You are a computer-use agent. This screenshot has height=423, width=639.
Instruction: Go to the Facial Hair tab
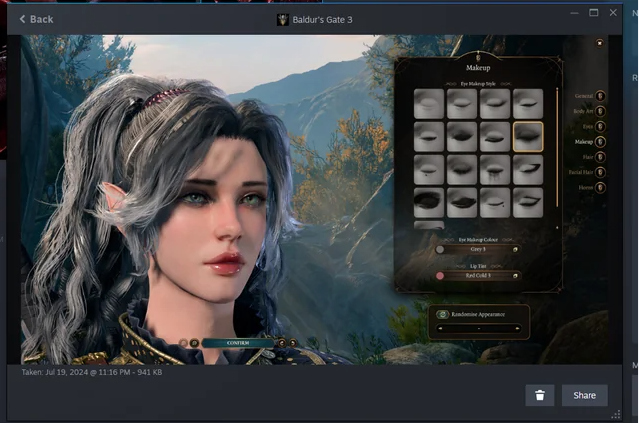[x=600, y=172]
